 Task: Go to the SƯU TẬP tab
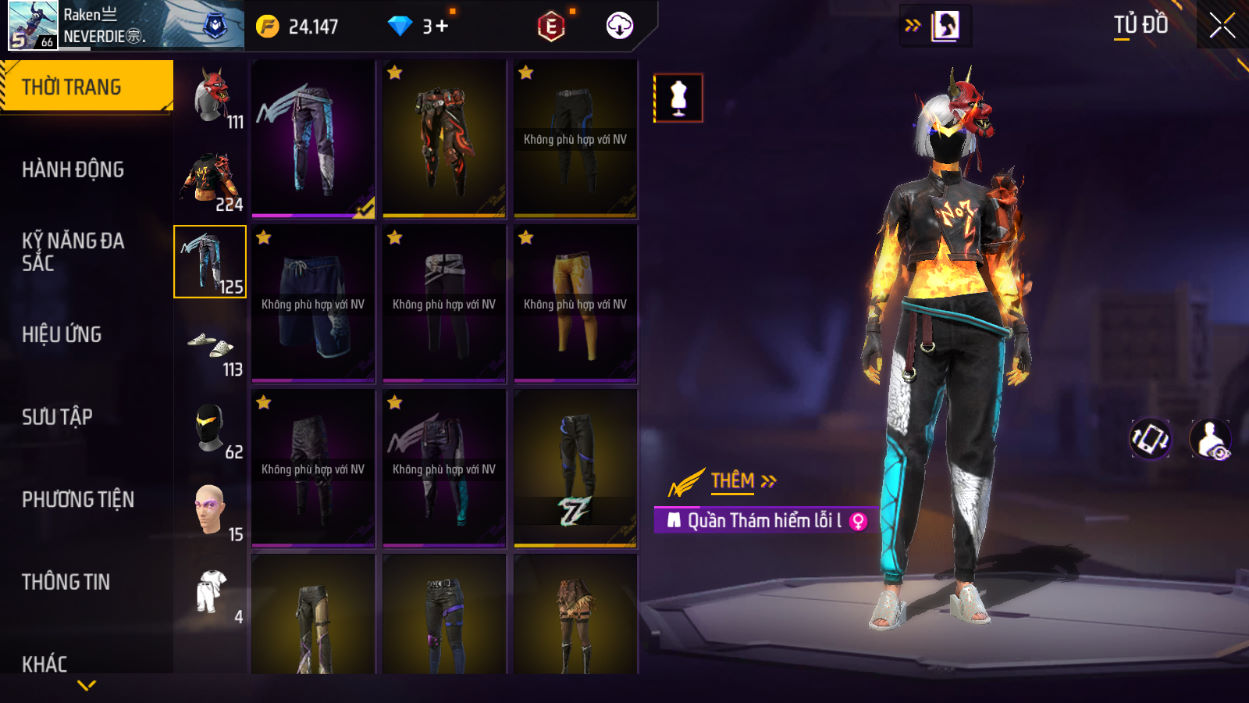[57, 417]
